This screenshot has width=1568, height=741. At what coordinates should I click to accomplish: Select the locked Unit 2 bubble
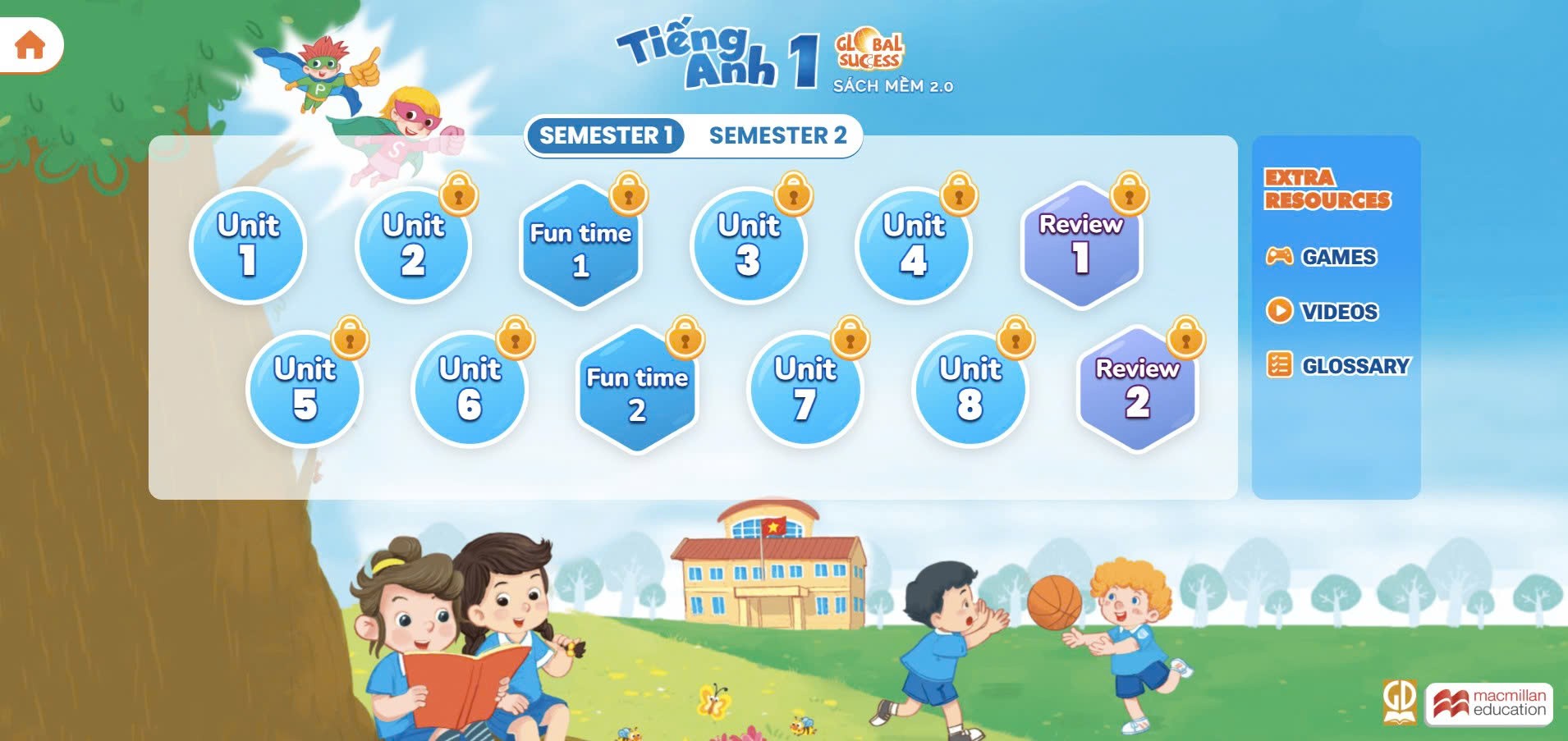coord(413,245)
